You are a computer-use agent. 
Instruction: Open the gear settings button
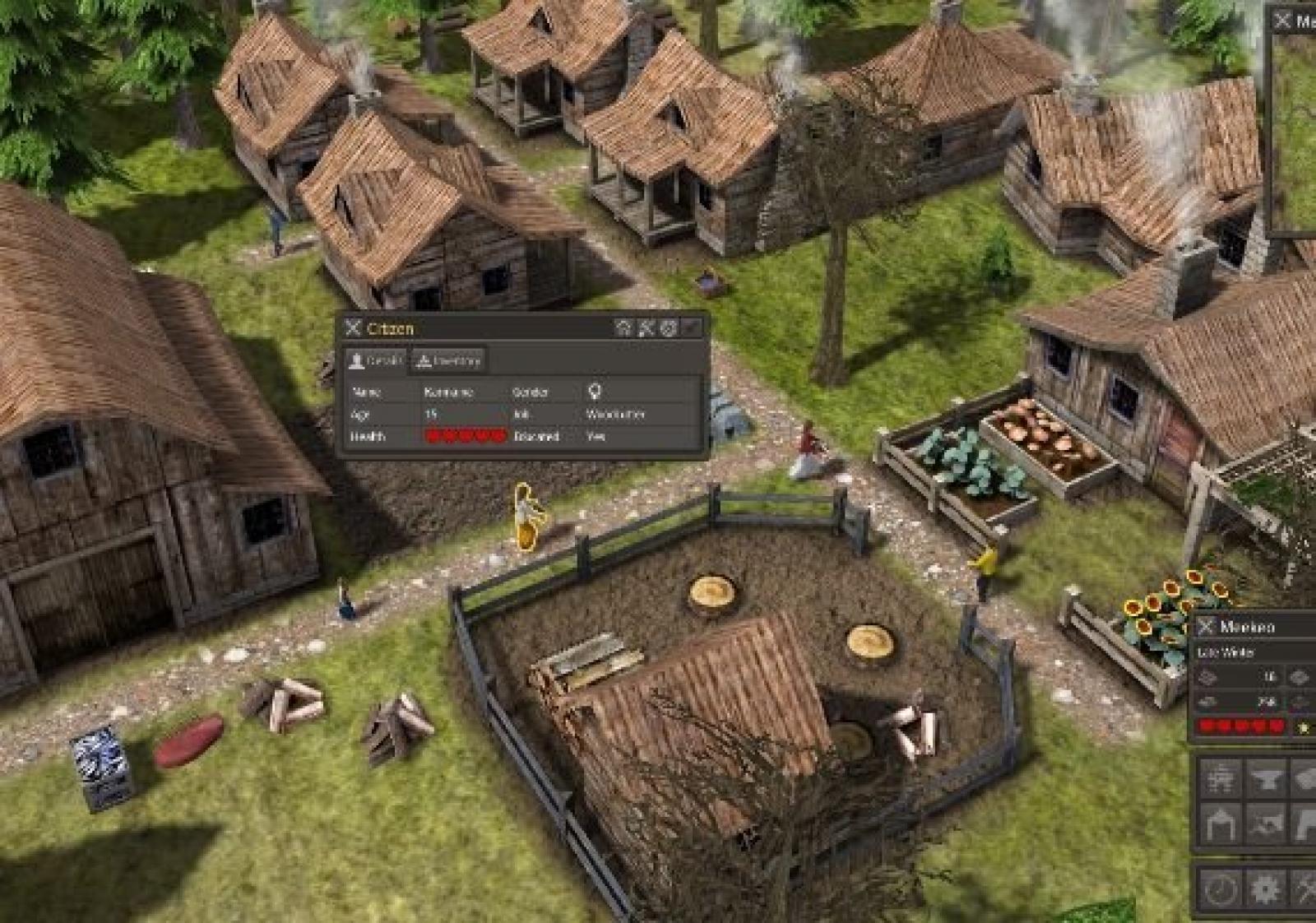point(1264,888)
